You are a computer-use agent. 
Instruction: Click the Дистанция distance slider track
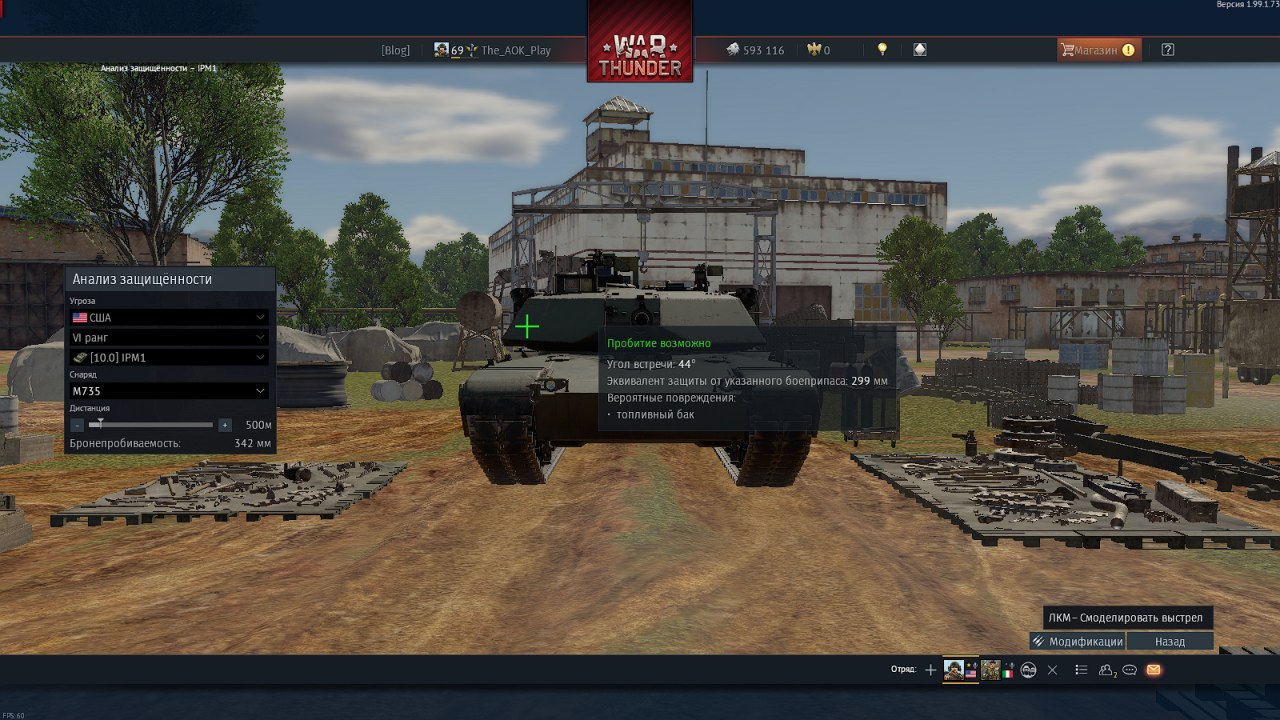click(151, 425)
